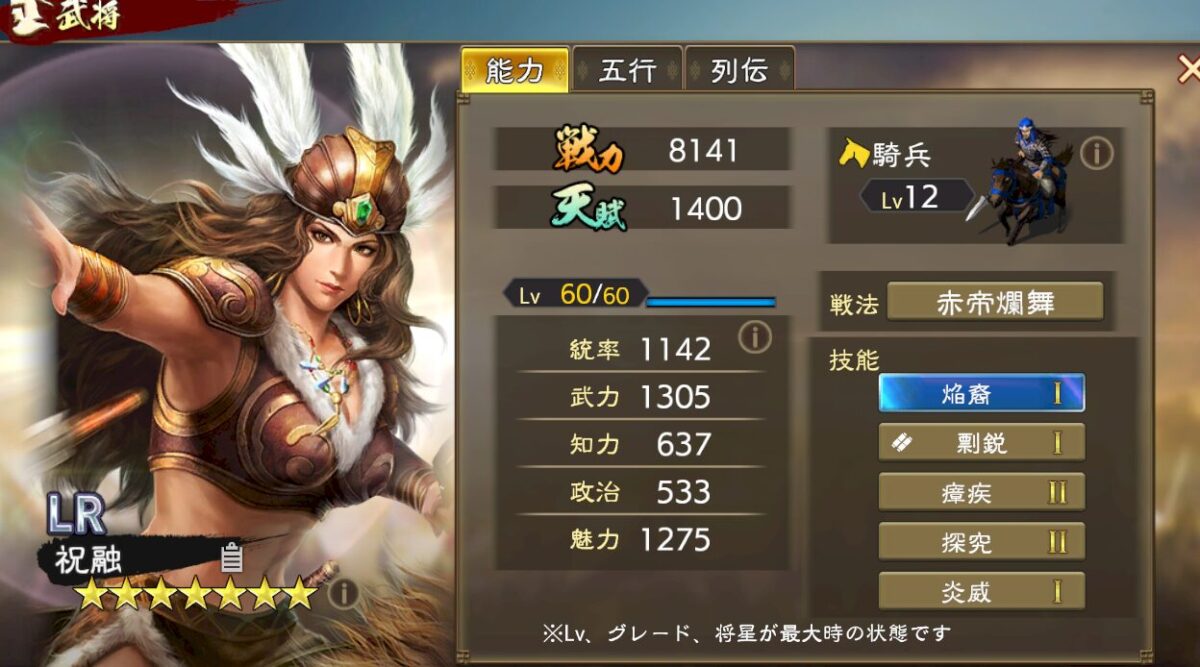Screen dimensions: 1200x667
Task: Select the 焔裔 skill
Action: click(981, 393)
